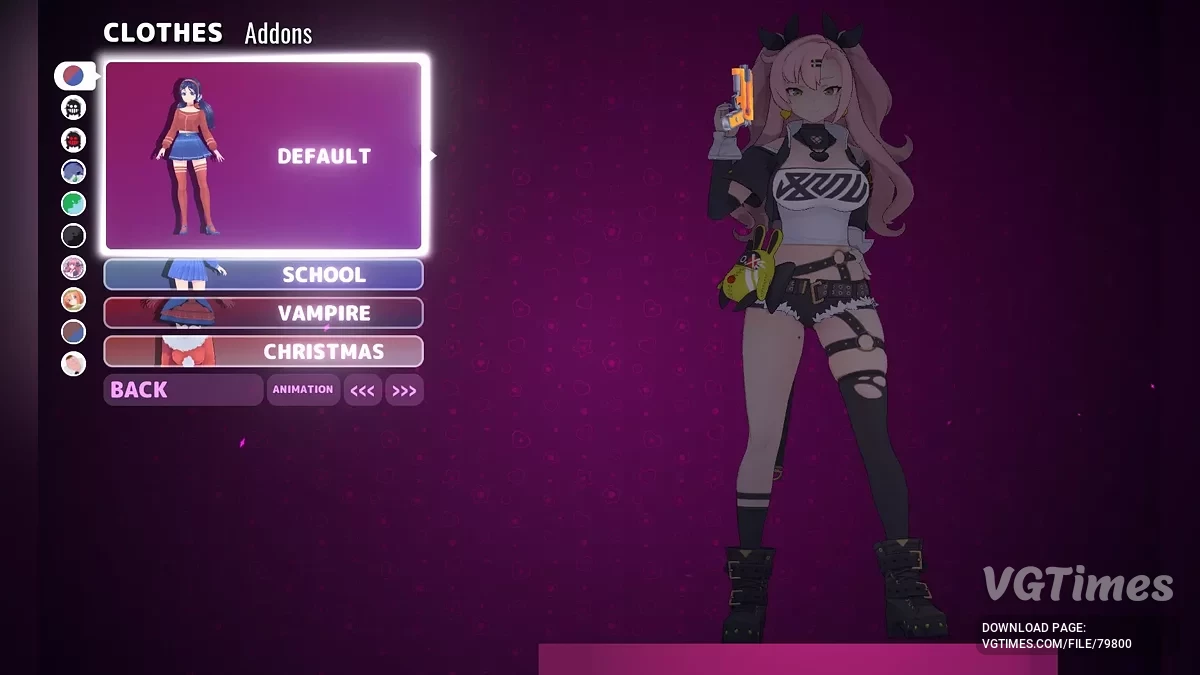Select the Default outfit card
Screen dimensions: 1200x675
click(264, 155)
